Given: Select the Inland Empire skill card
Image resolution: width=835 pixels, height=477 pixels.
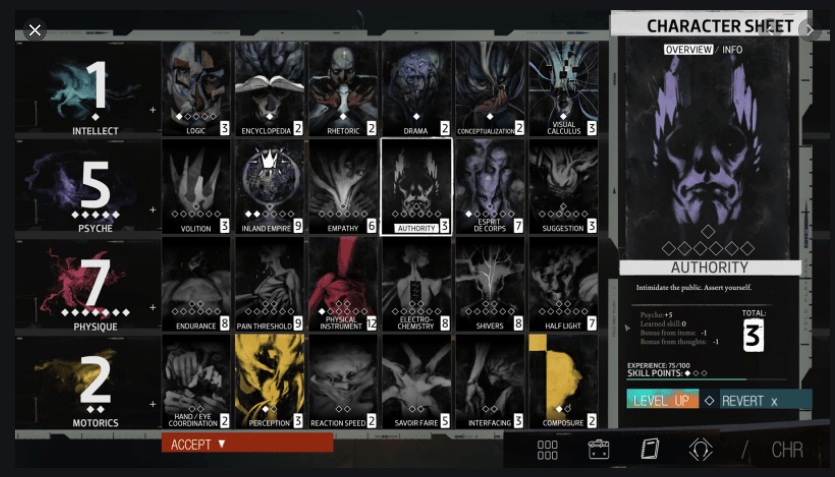Looking at the screenshot, I should point(270,186).
